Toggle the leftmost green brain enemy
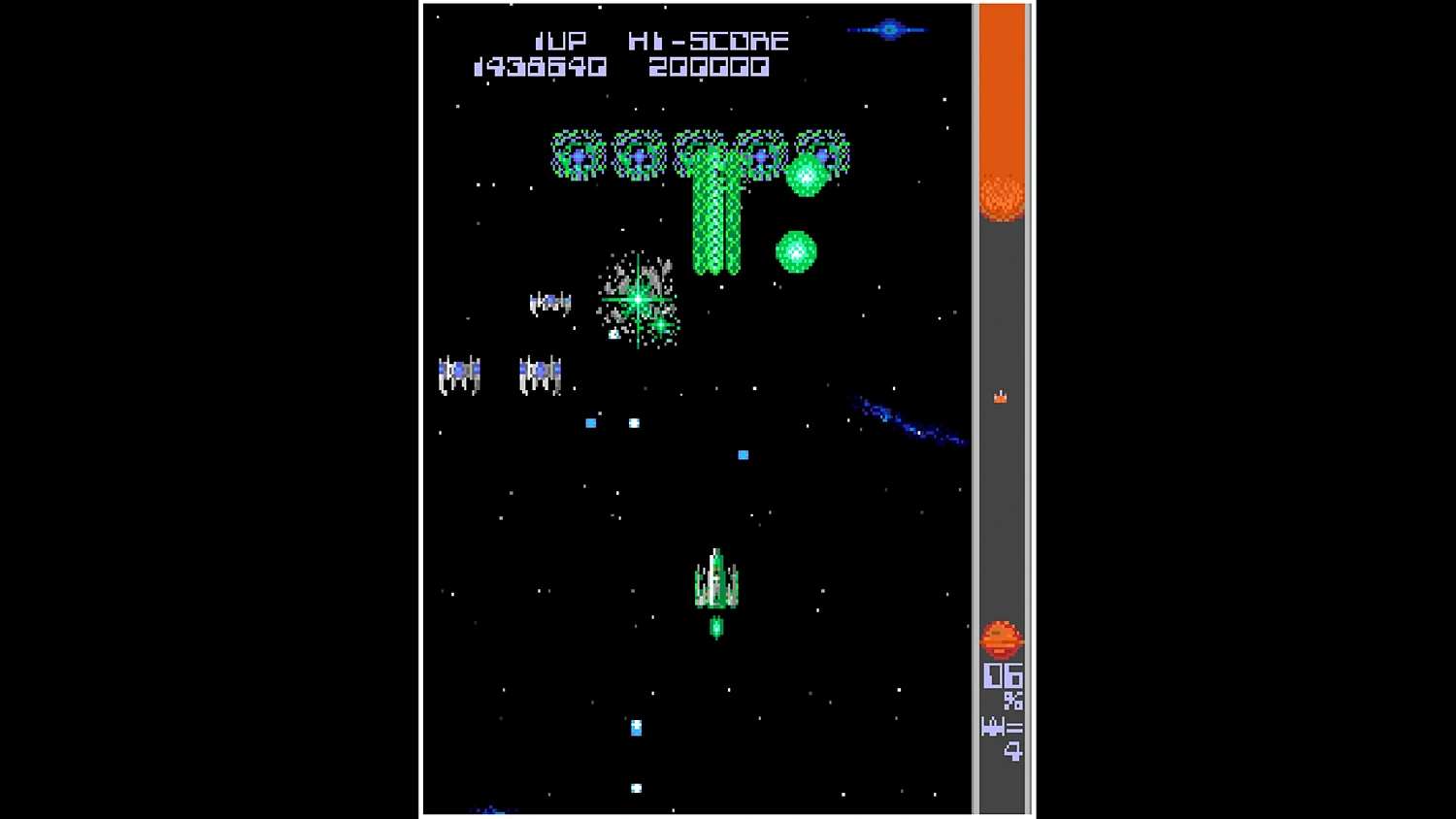1456x819 pixels. click(578, 155)
